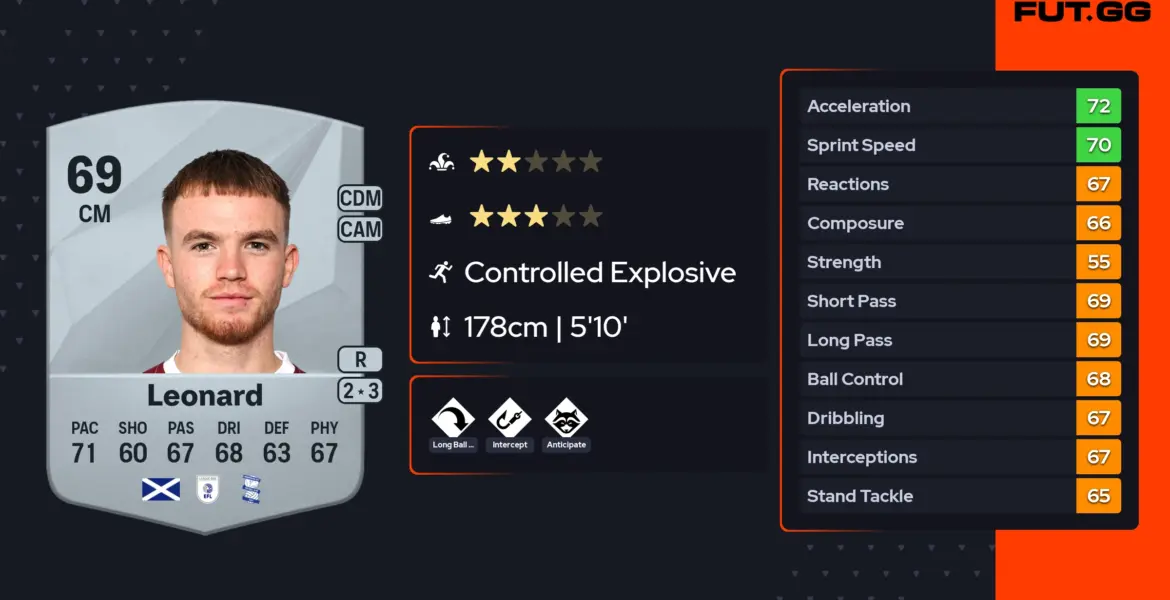Select the Intercept playstyle icon
The height and width of the screenshot is (600, 1170).
tap(509, 418)
